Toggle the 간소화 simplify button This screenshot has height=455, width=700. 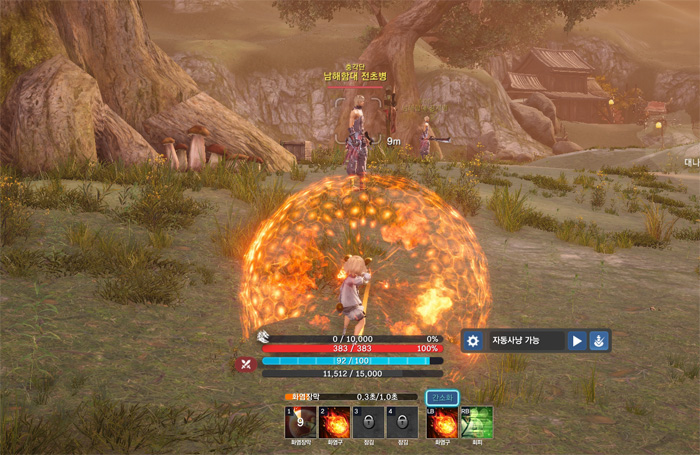click(442, 397)
